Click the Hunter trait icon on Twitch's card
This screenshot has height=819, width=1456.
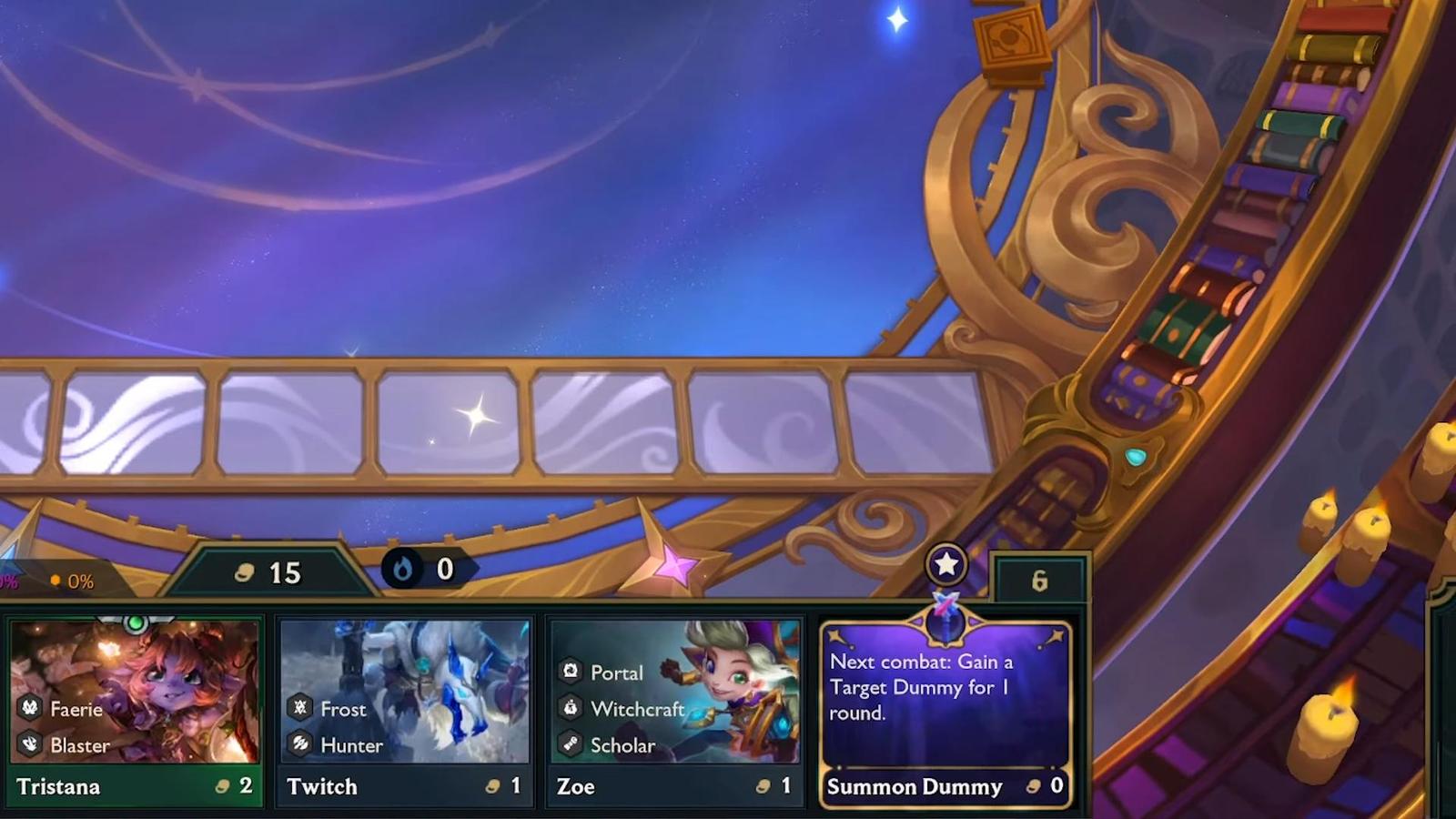300,744
